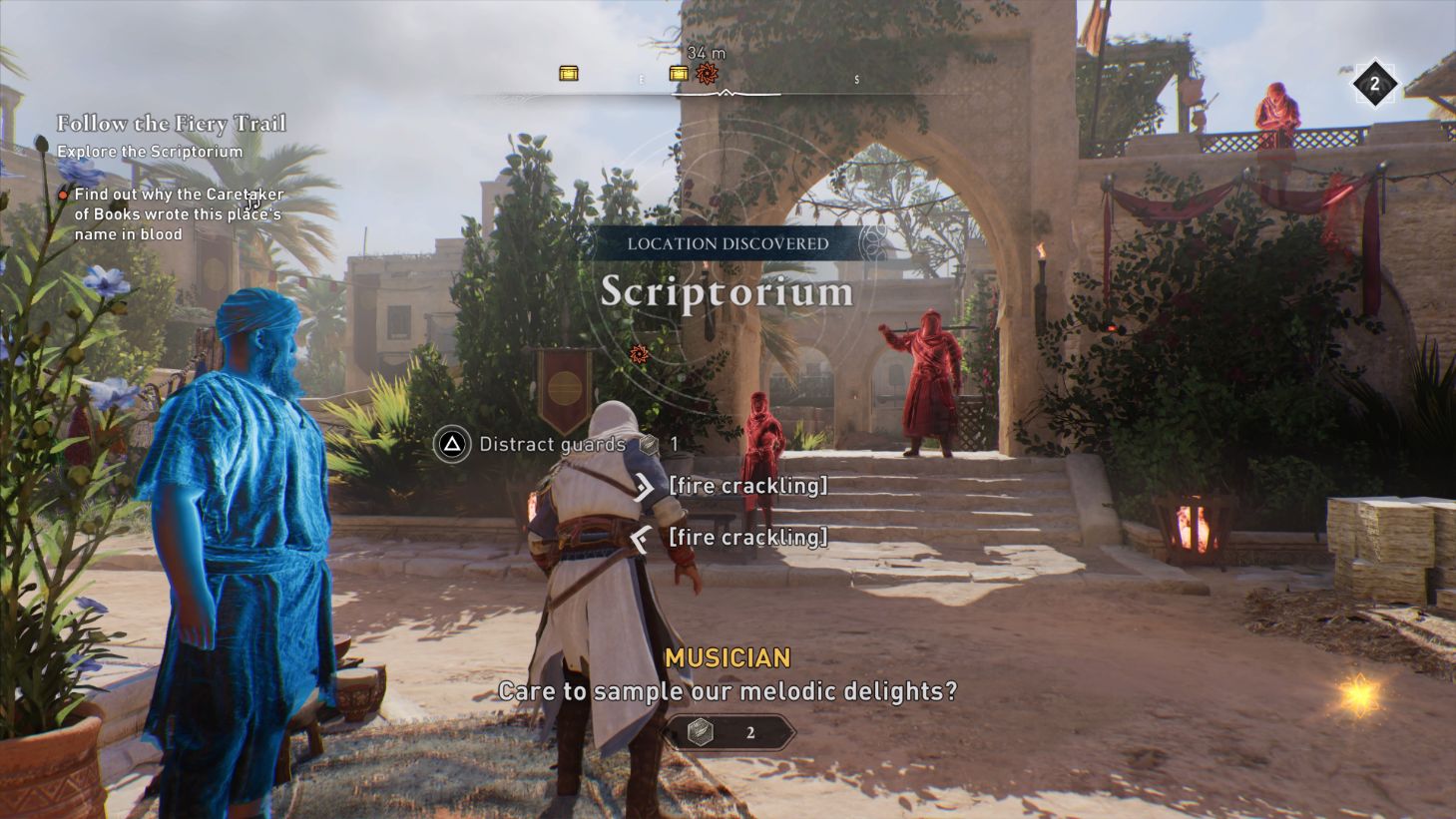Click the Care to sample our melodic delights line
1456x819 pixels.
pos(727,689)
